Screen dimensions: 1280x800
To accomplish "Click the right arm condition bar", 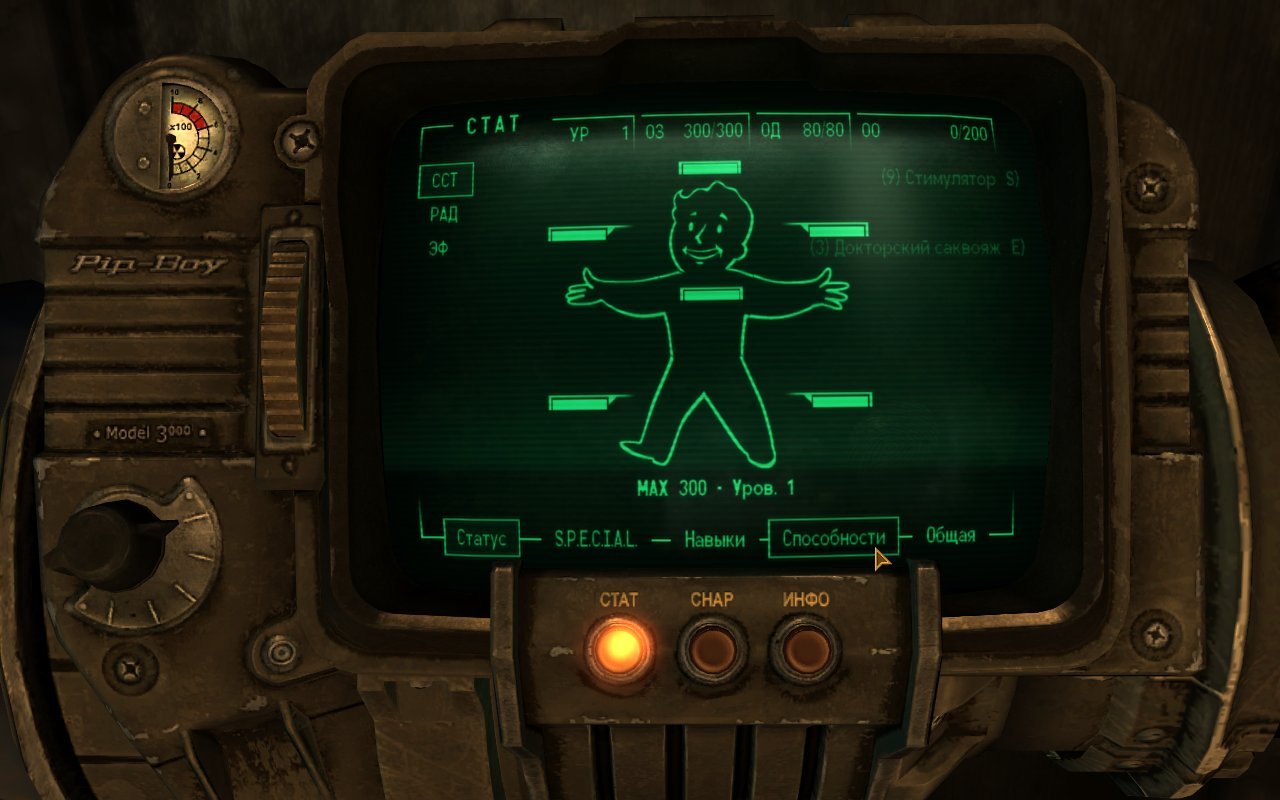I will click(840, 230).
